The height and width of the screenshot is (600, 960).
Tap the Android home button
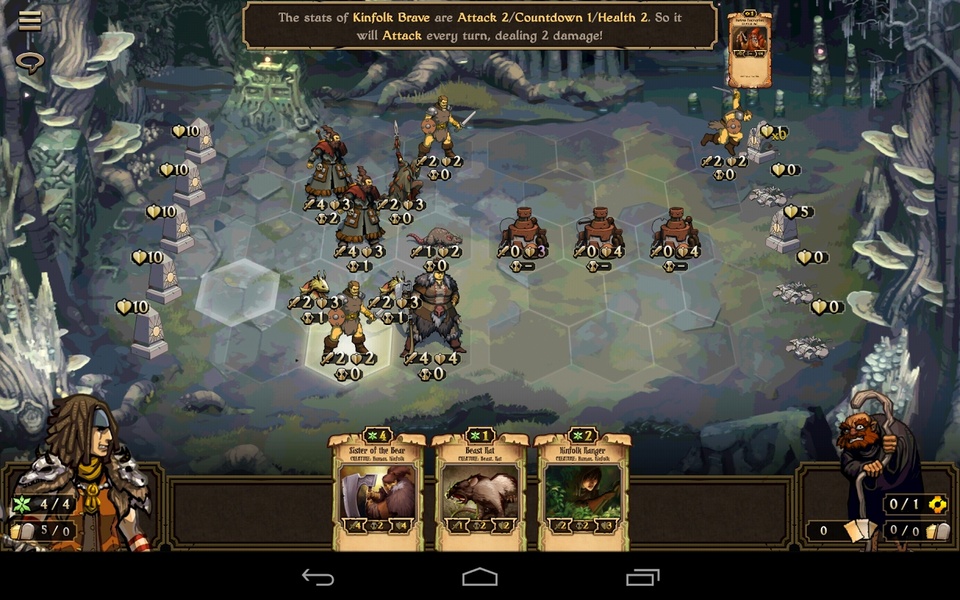(480, 577)
